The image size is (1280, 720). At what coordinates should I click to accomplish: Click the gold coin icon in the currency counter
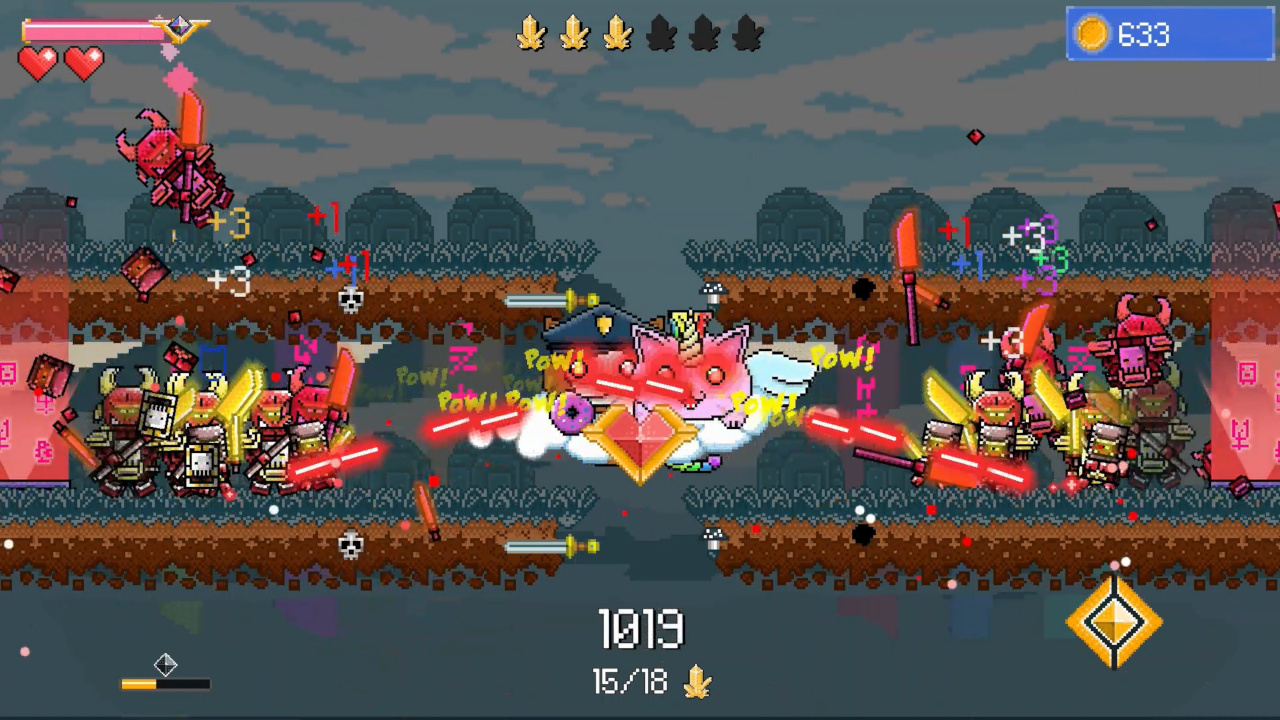point(1093,34)
